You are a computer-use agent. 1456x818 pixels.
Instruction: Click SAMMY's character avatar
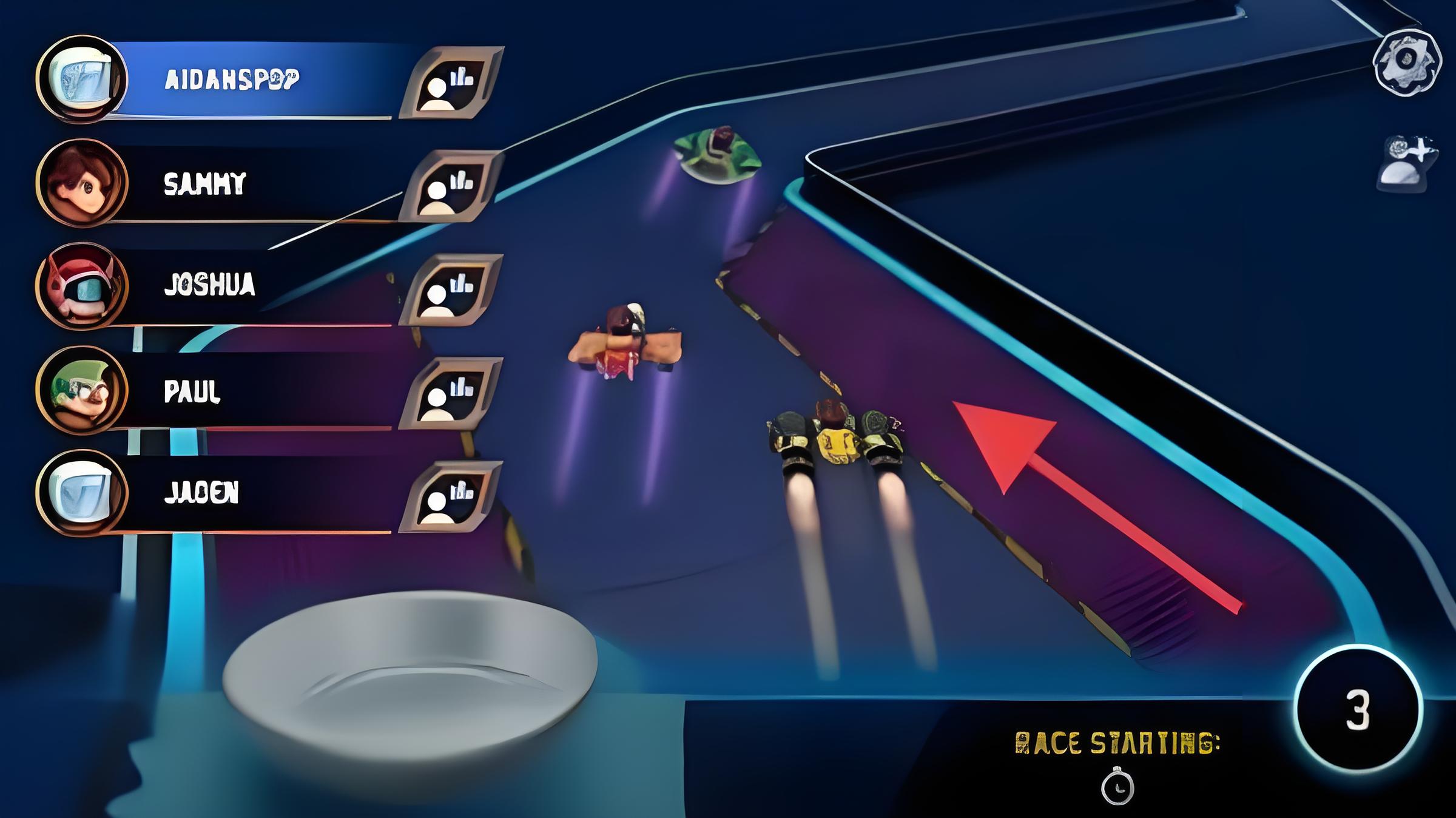pos(82,183)
